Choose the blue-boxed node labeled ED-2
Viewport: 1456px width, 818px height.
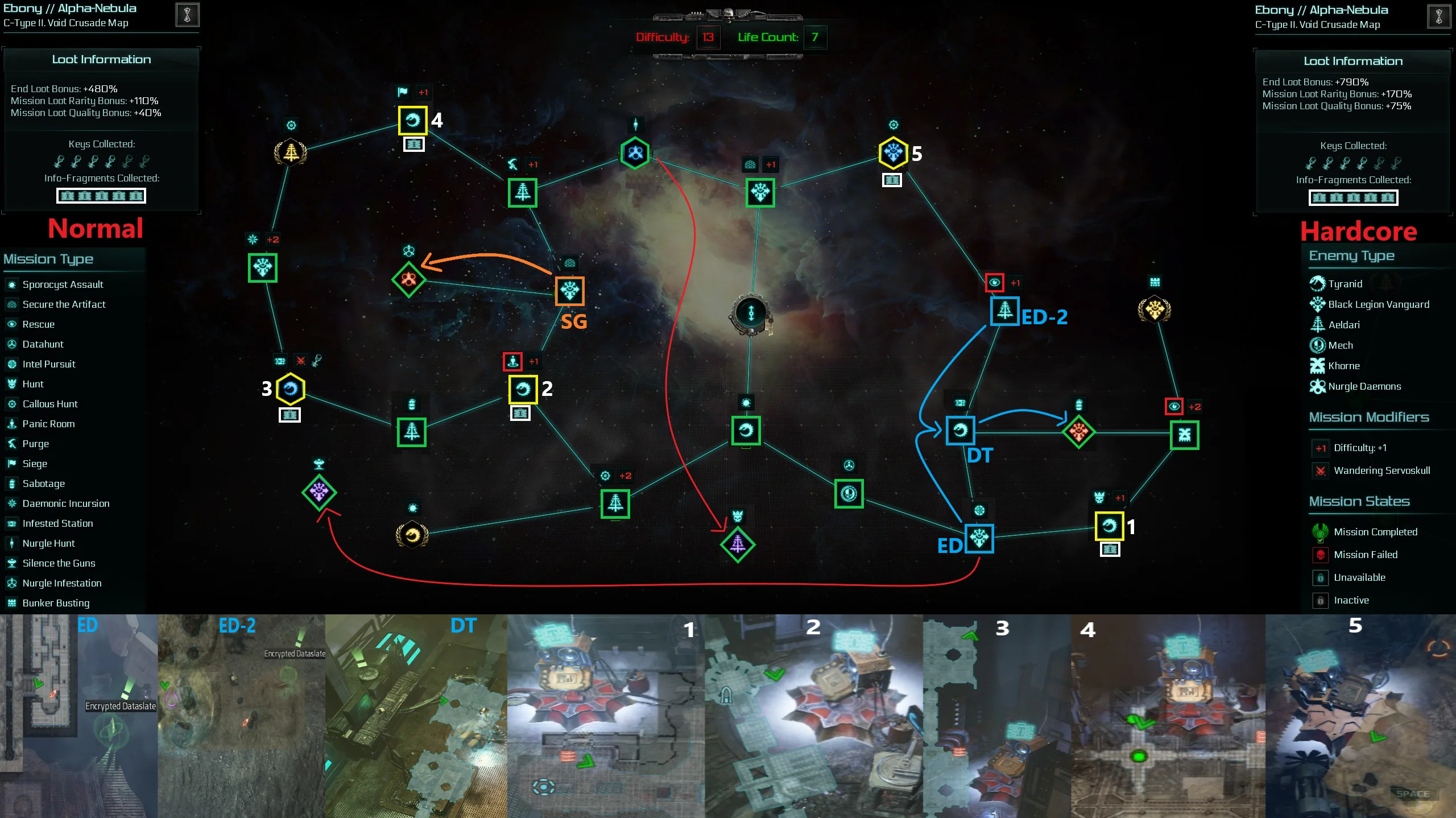(1004, 311)
